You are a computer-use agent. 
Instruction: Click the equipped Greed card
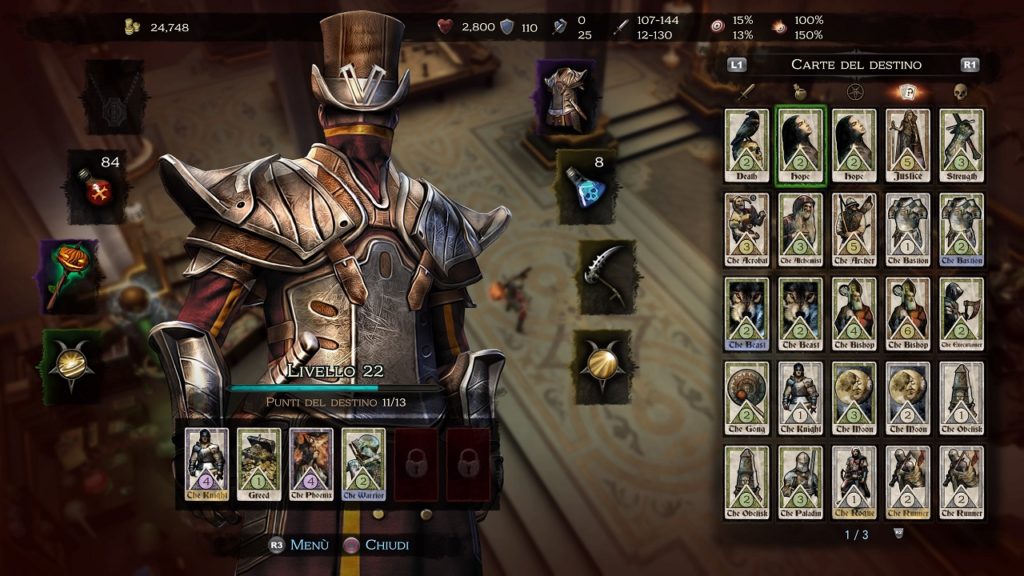[x=260, y=465]
